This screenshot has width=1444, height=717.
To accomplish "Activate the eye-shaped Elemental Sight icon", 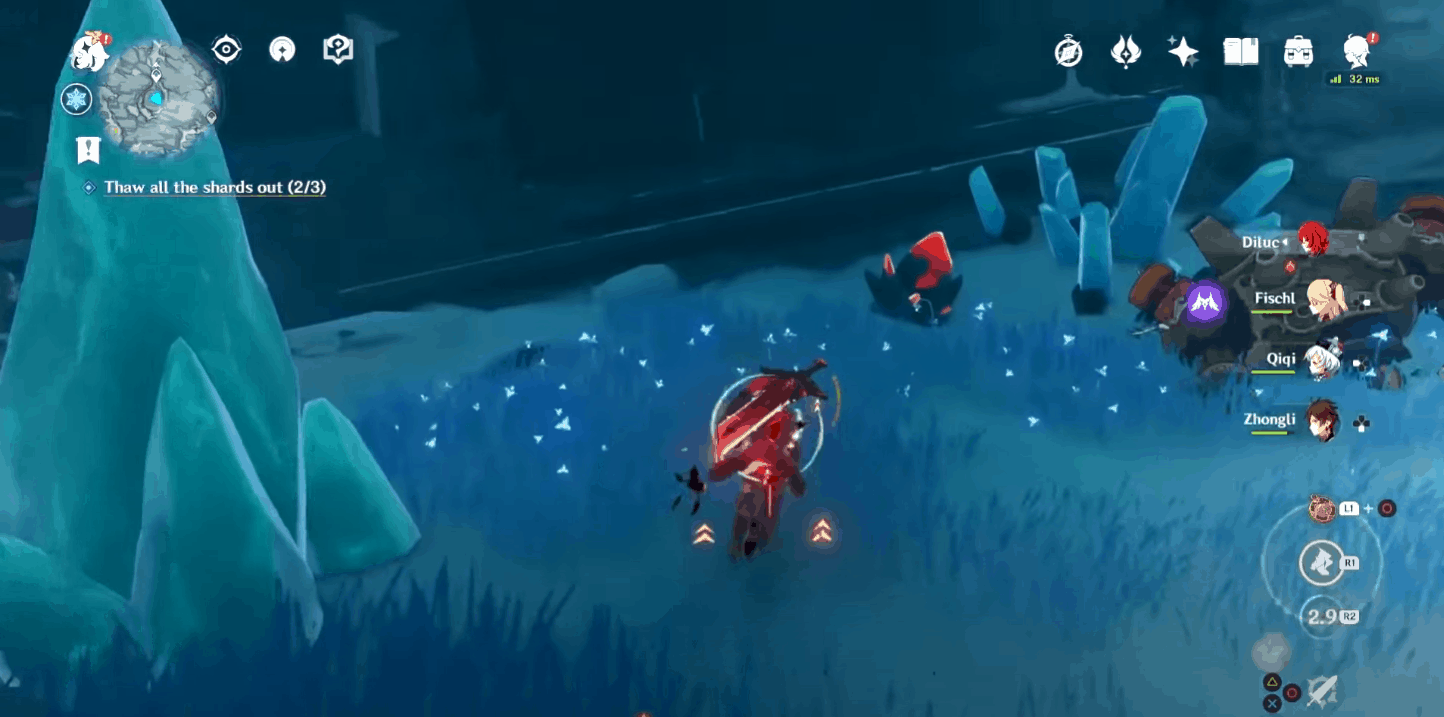I will pyautogui.click(x=227, y=49).
